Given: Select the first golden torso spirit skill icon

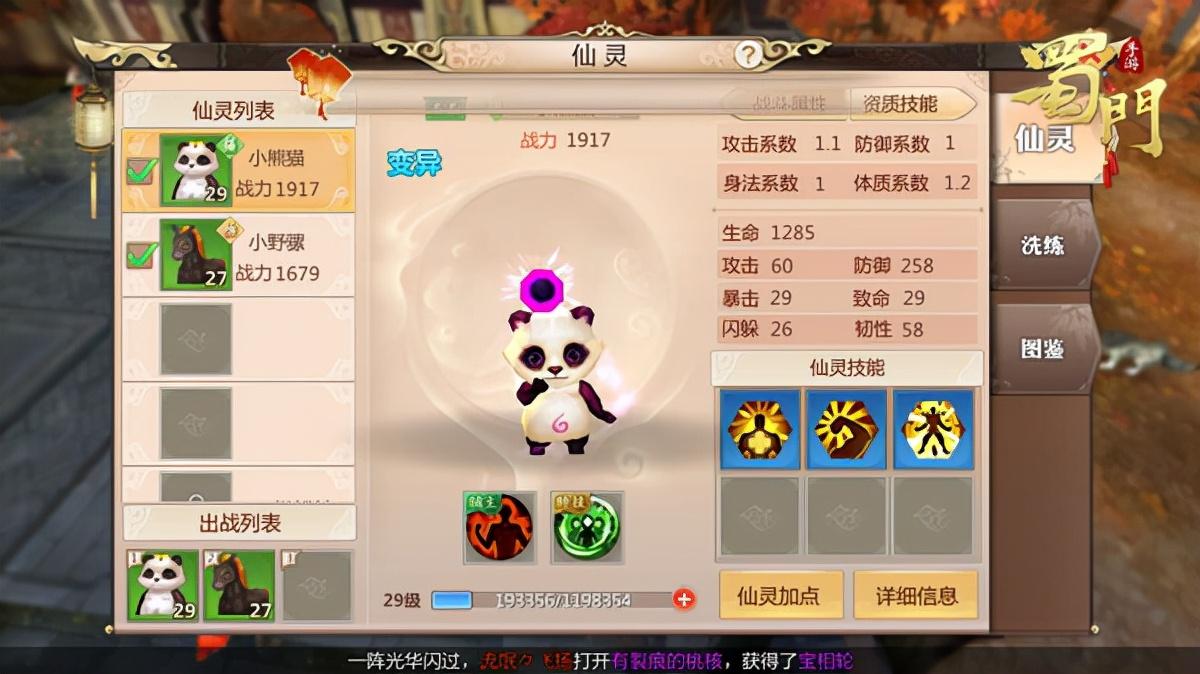Looking at the screenshot, I should click(x=760, y=429).
